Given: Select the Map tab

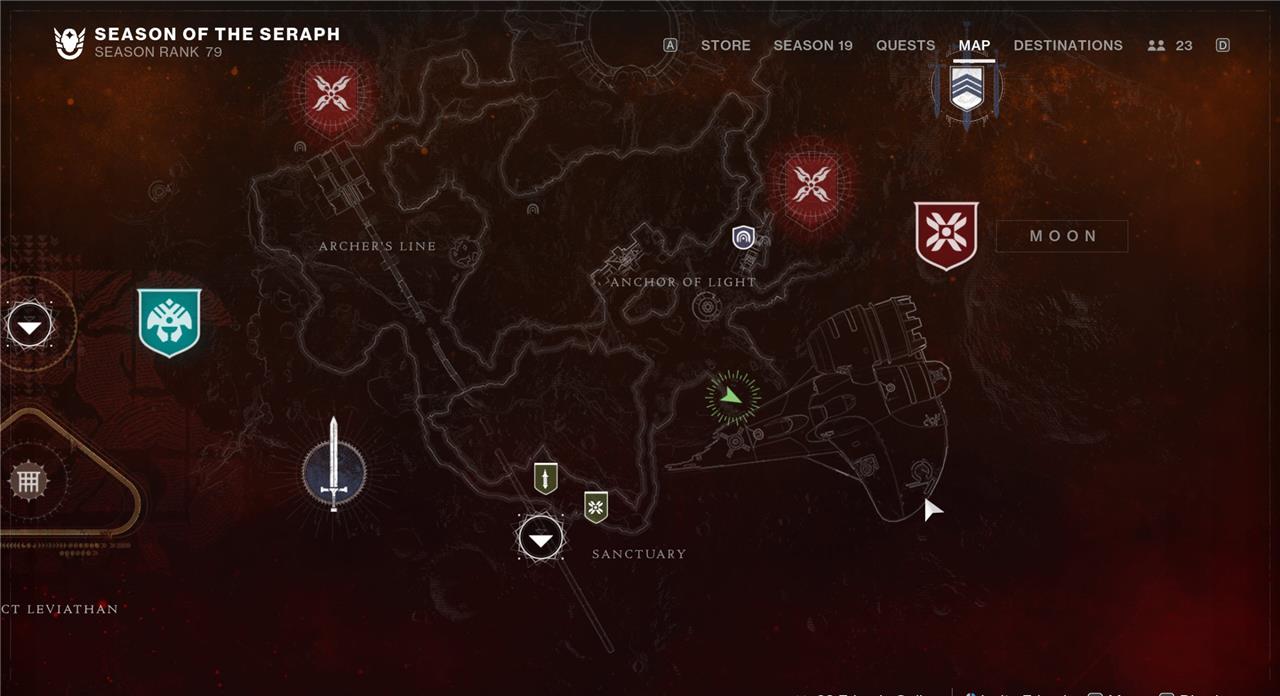Looking at the screenshot, I should point(974,45).
